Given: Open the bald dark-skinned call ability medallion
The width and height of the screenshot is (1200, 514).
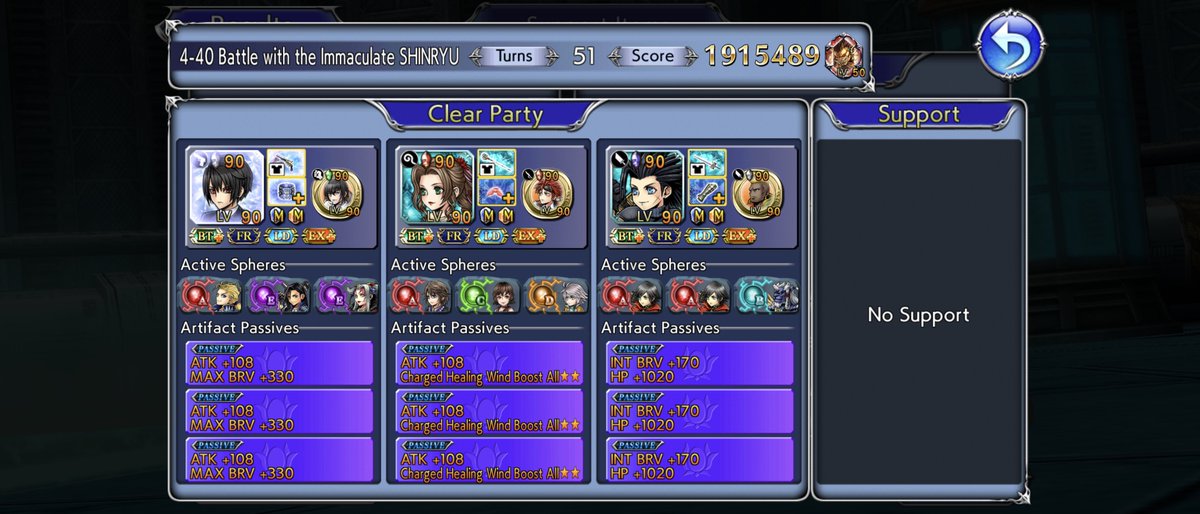Looking at the screenshot, I should pos(759,194).
